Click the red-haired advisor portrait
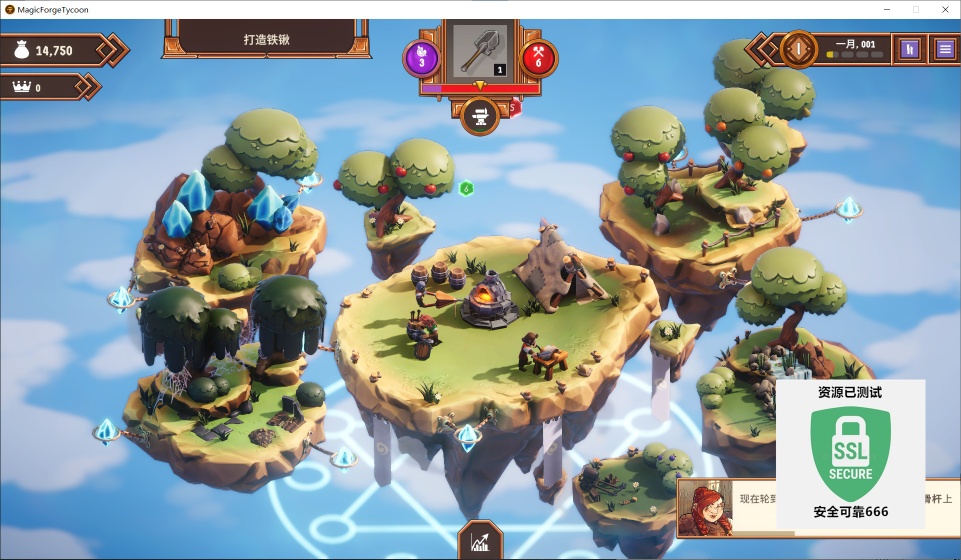Screen dimensions: 961x560 [707, 507]
